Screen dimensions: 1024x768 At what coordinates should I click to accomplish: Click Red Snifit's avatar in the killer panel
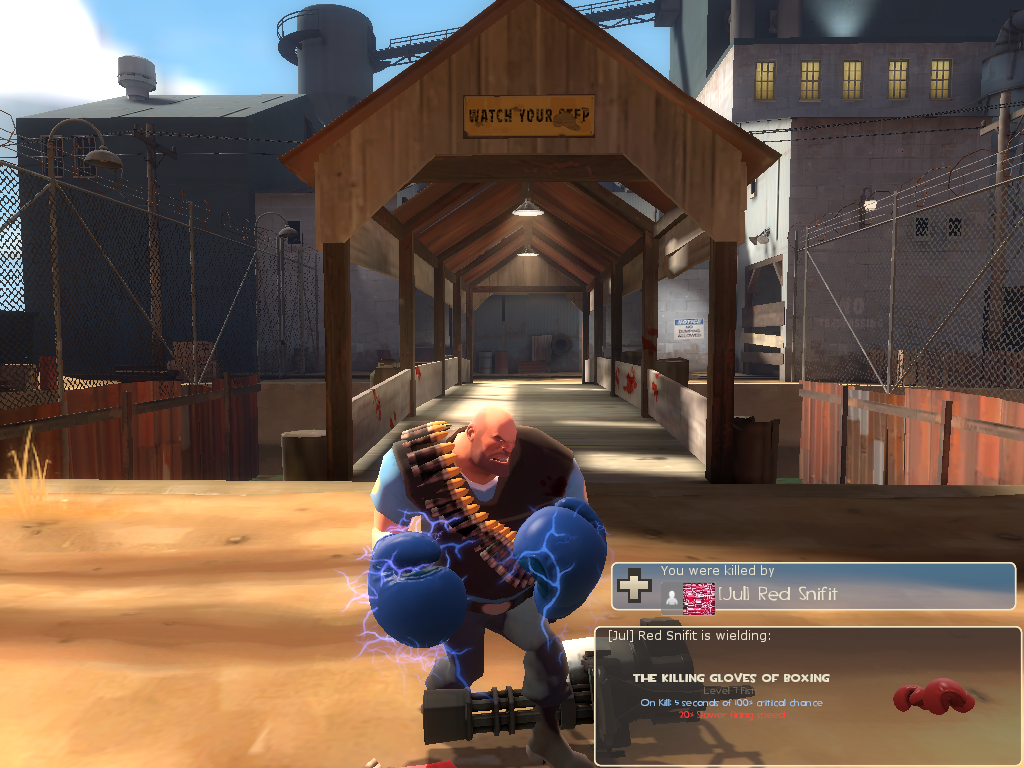coord(698,597)
